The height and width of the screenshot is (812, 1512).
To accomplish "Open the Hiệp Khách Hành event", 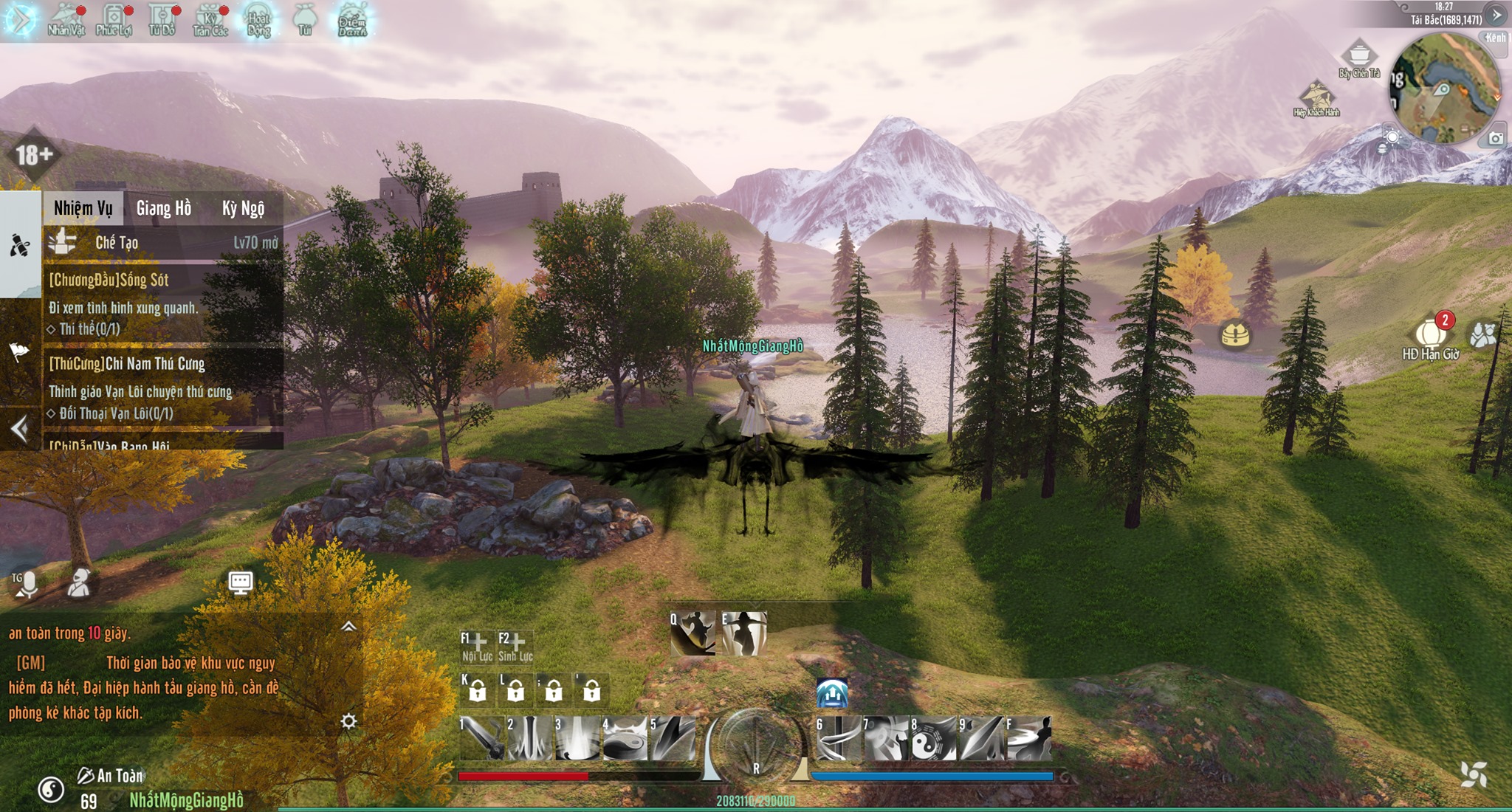I will point(1316,98).
